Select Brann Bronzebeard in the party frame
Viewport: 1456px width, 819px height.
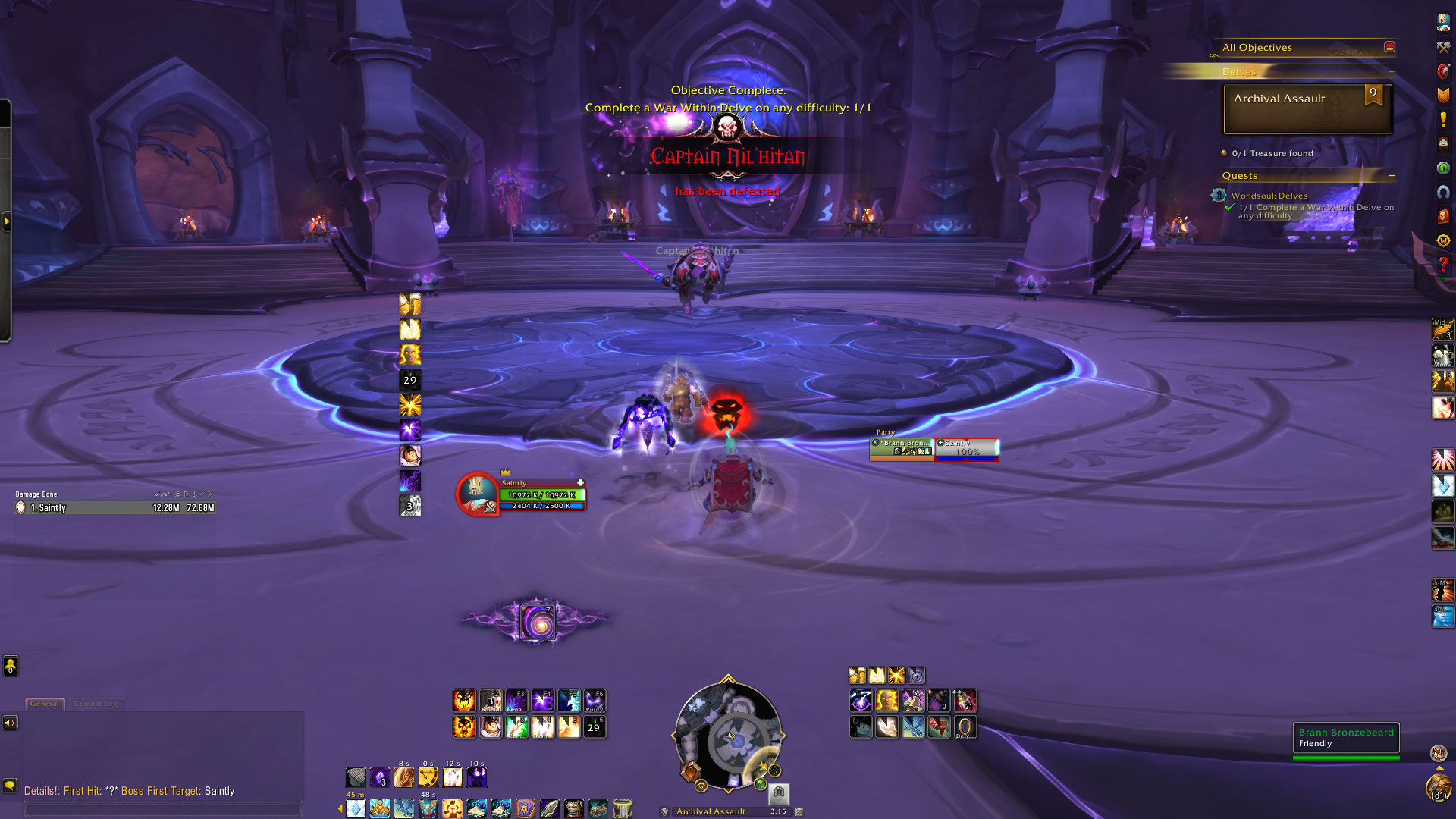tap(902, 448)
